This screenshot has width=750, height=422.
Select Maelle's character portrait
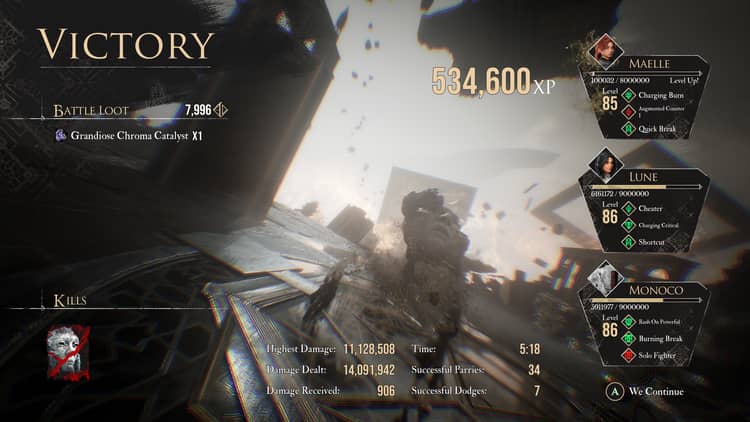coord(606,50)
